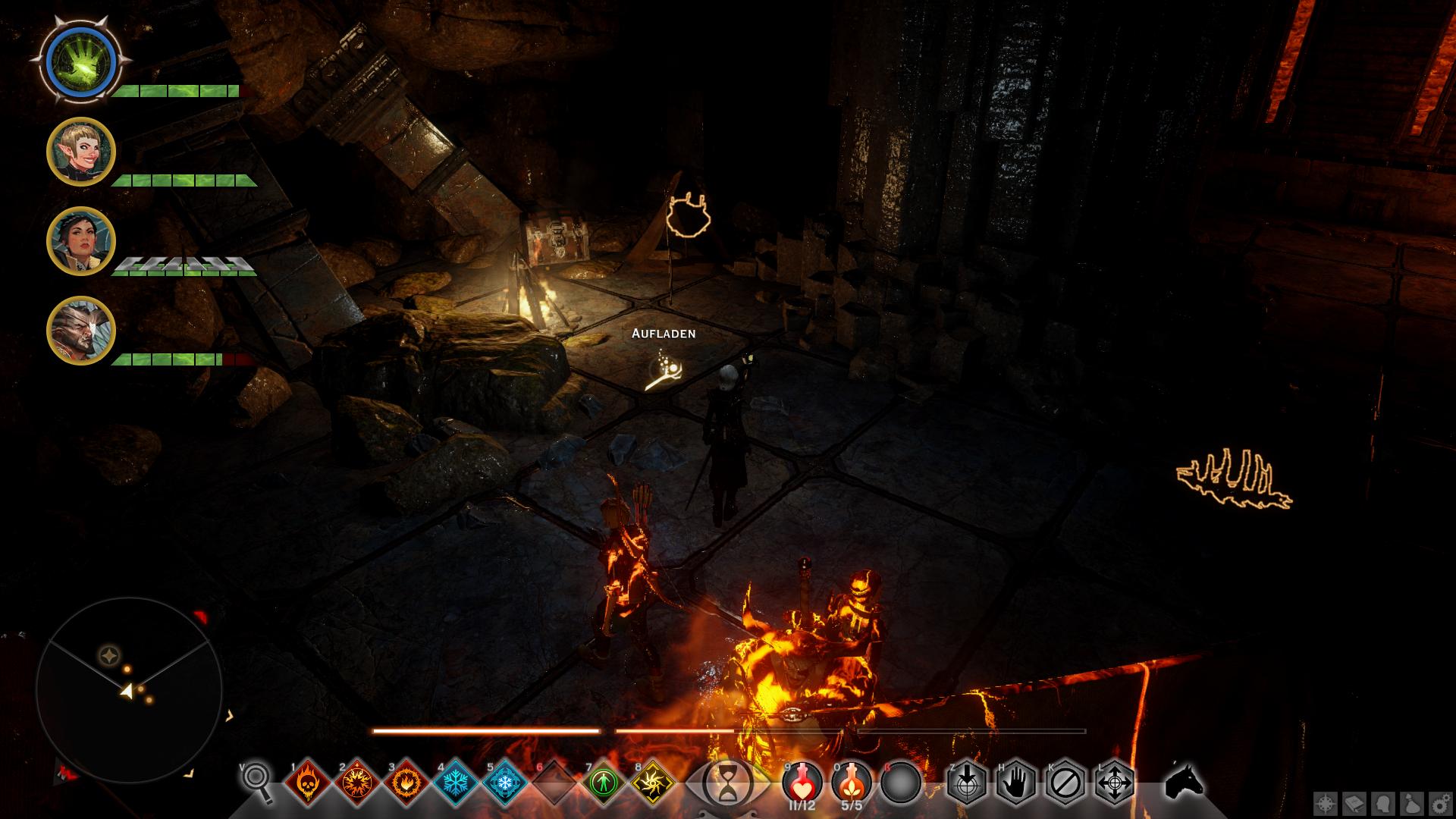Use the orange regeneration potion

[x=851, y=781]
